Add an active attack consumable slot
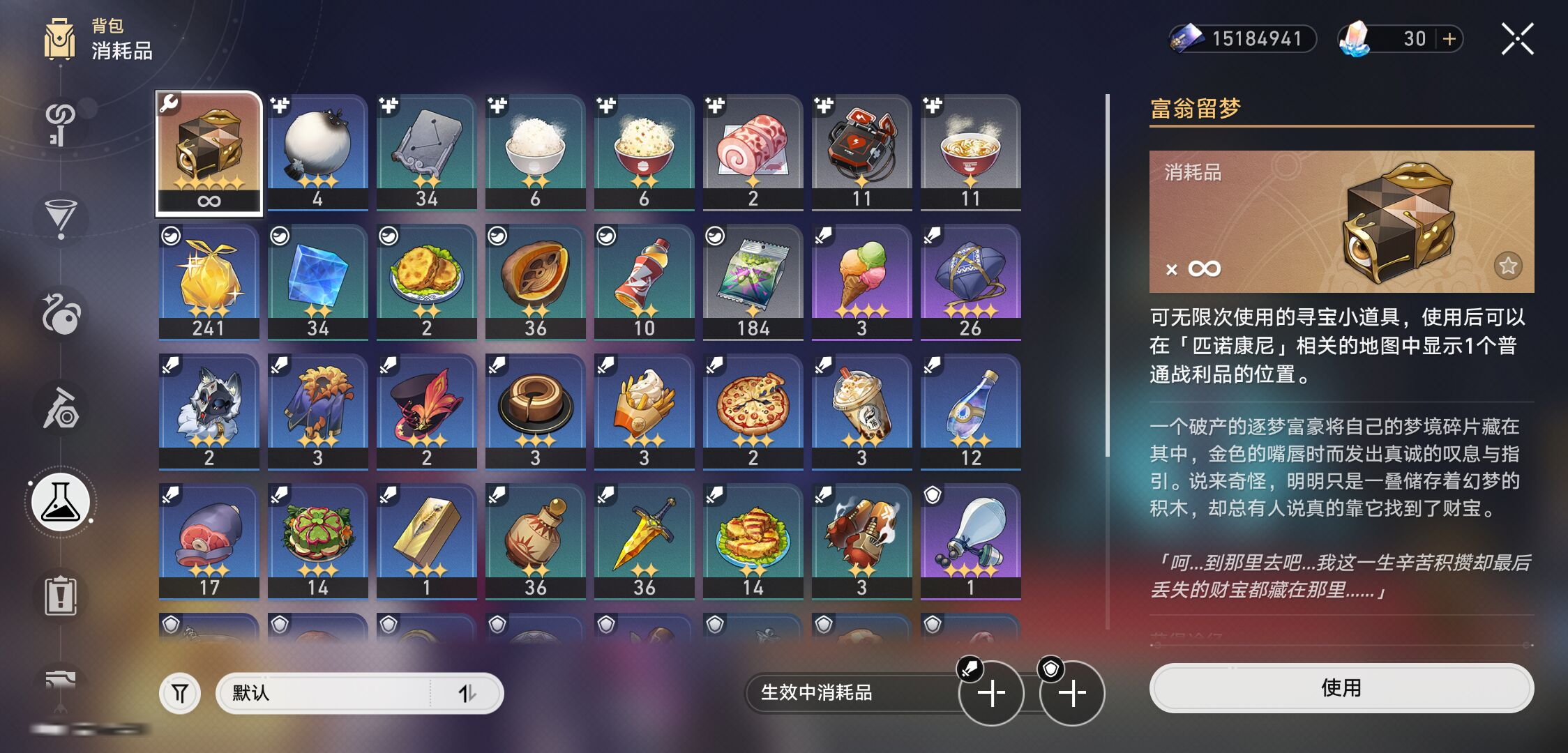1568x753 pixels. pyautogui.click(x=991, y=692)
